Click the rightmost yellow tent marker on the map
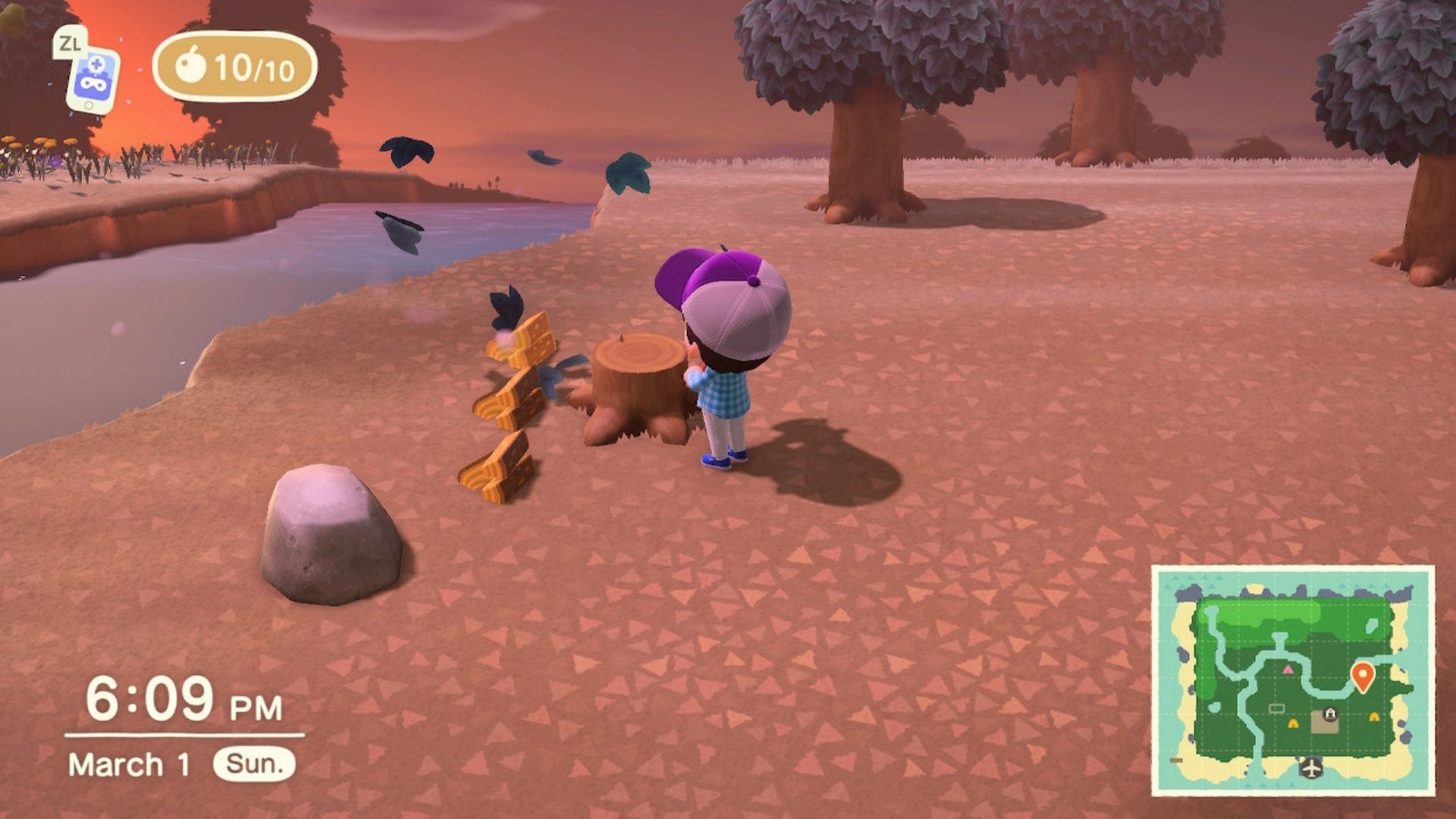Image resolution: width=1456 pixels, height=819 pixels. point(1374,716)
